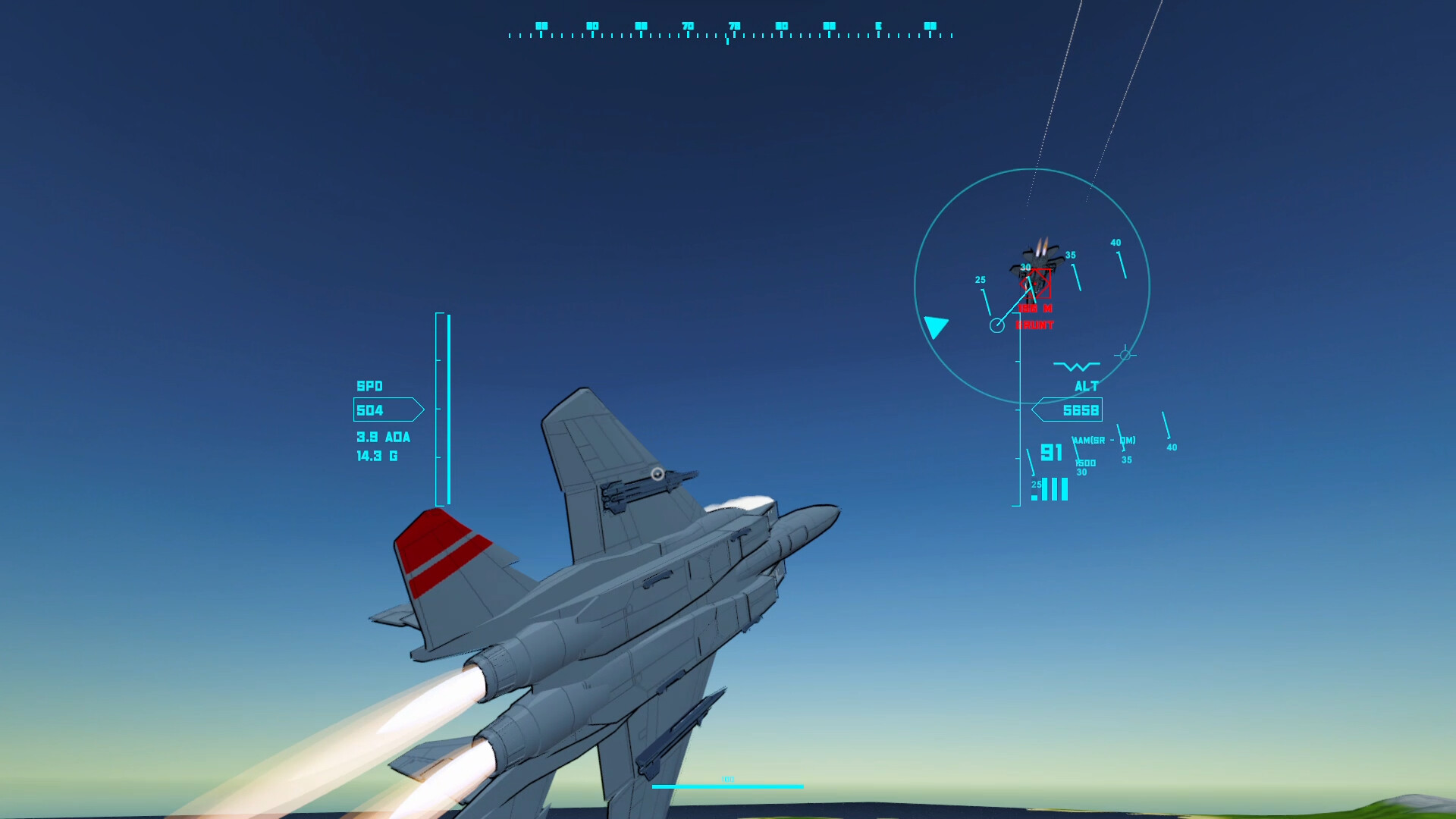Viewport: 1456px width, 819px height.
Task: Click the large targeting radar circle
Action: (x=1035, y=284)
